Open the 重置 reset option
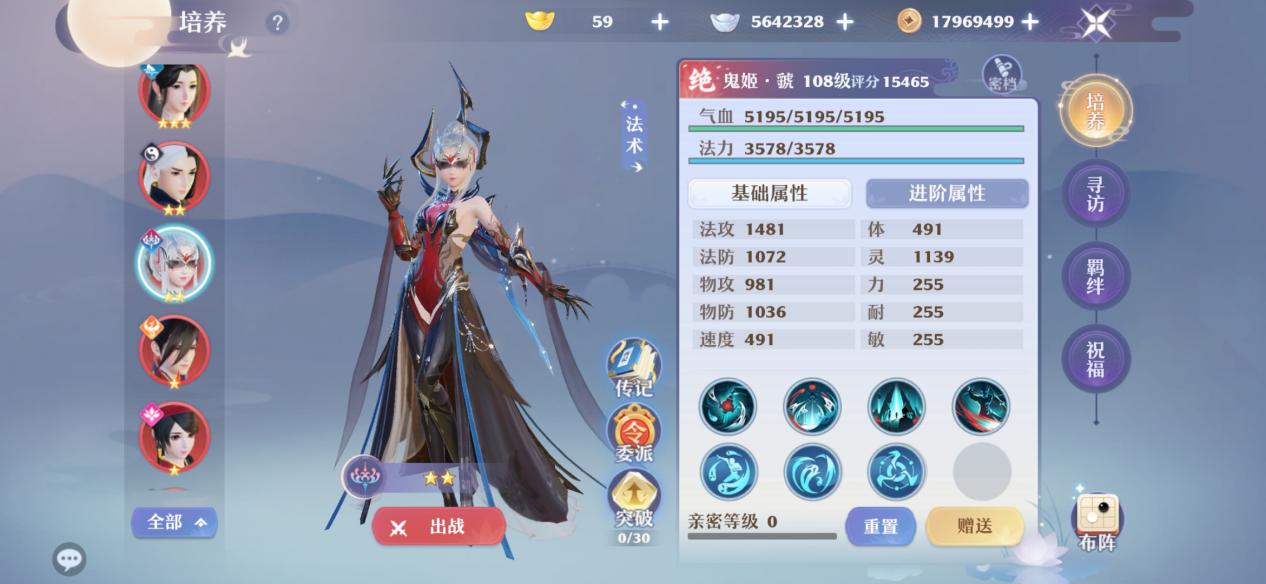 pyautogui.click(x=880, y=526)
